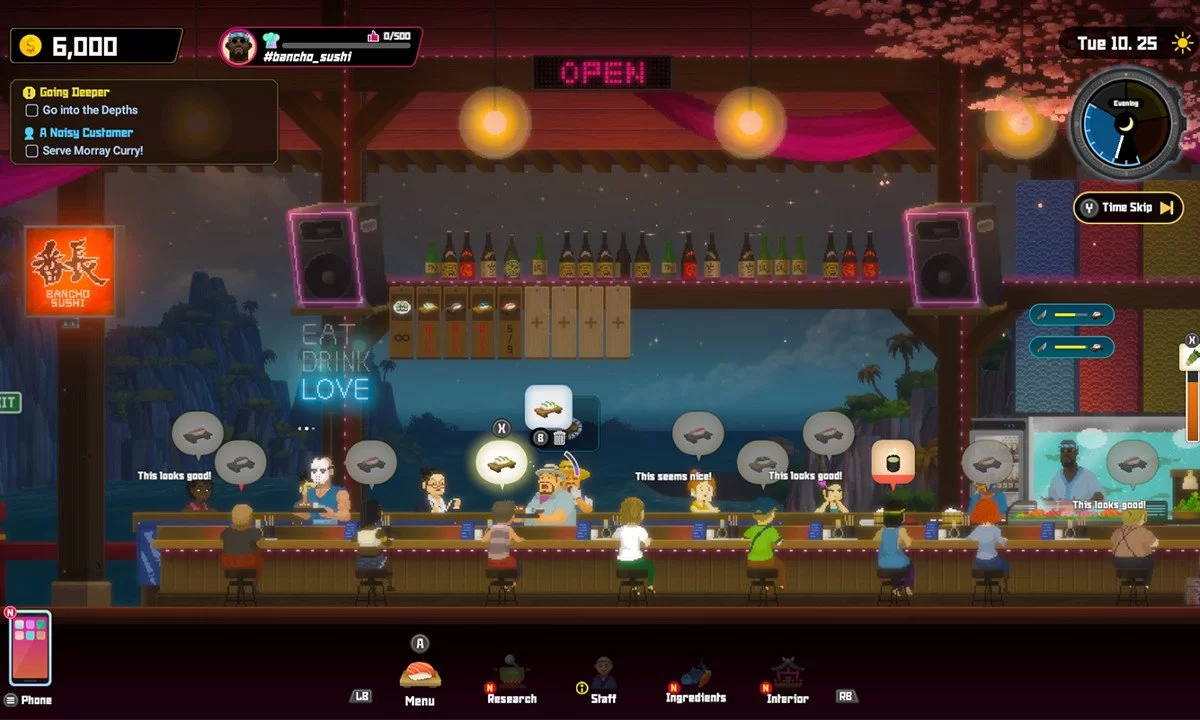The width and height of the screenshot is (1200, 720).
Task: Click the Time Skip button
Action: click(1127, 208)
